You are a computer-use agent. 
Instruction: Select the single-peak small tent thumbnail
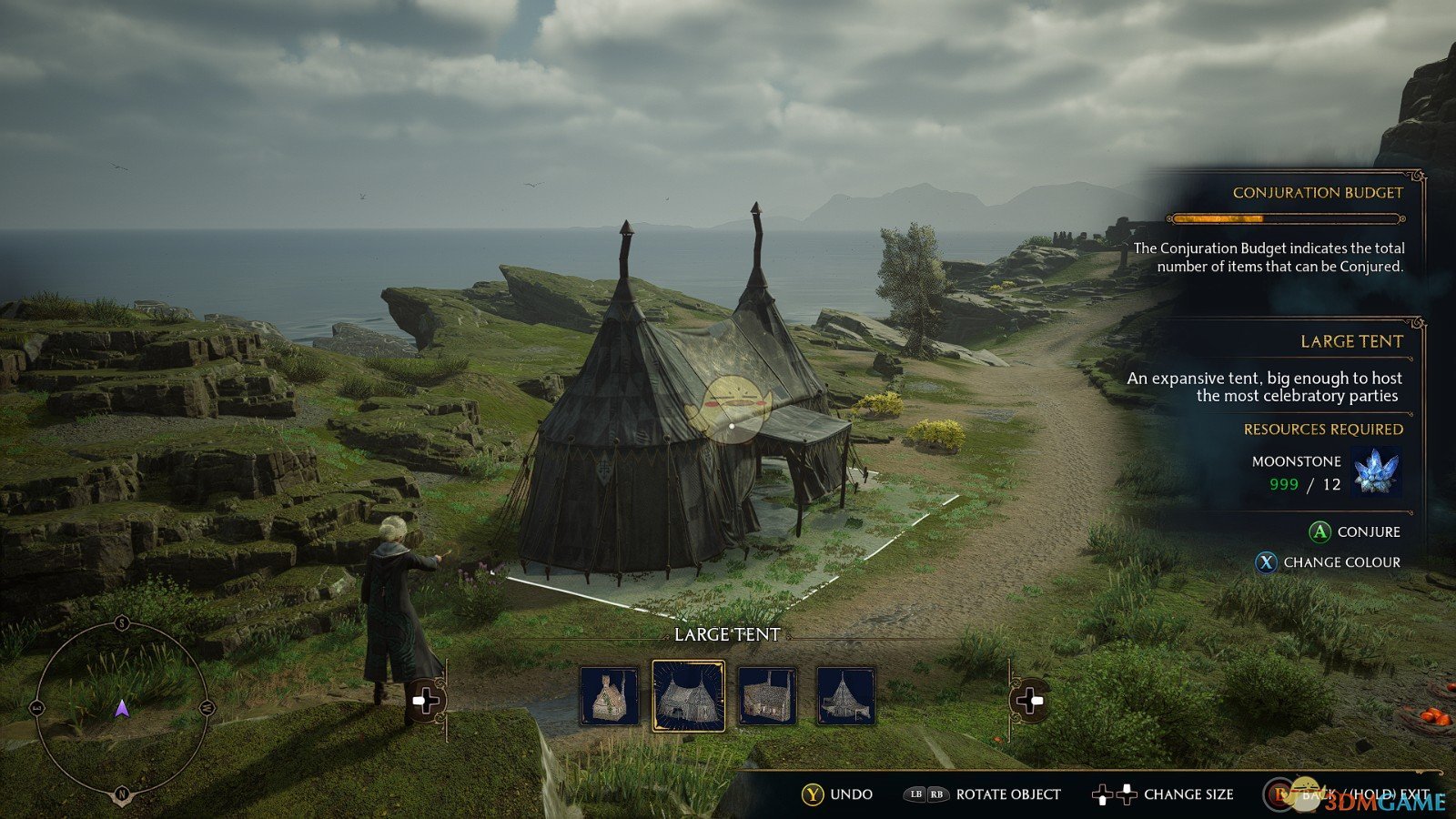(x=845, y=697)
